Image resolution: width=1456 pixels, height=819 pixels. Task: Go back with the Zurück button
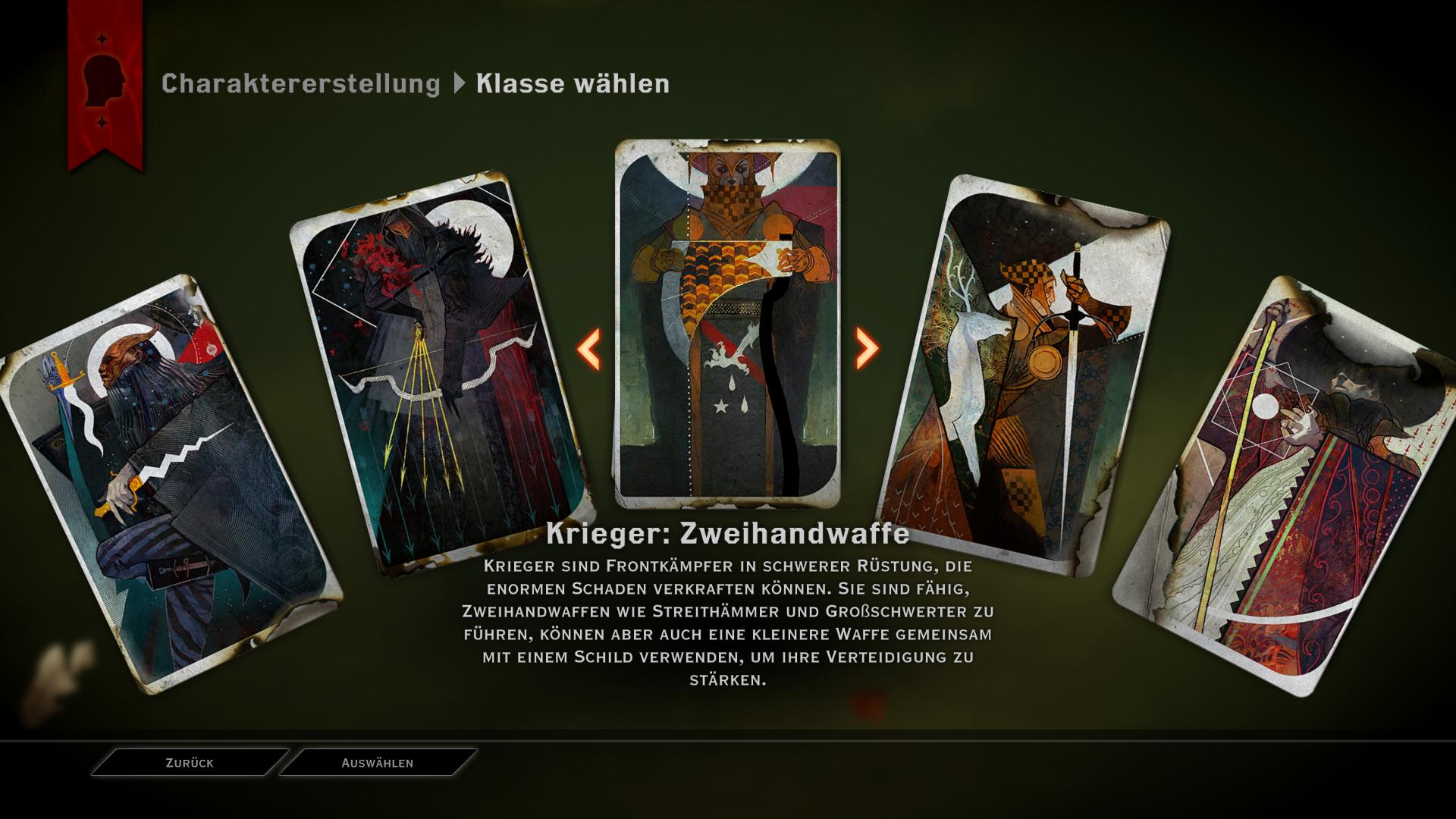click(x=190, y=763)
